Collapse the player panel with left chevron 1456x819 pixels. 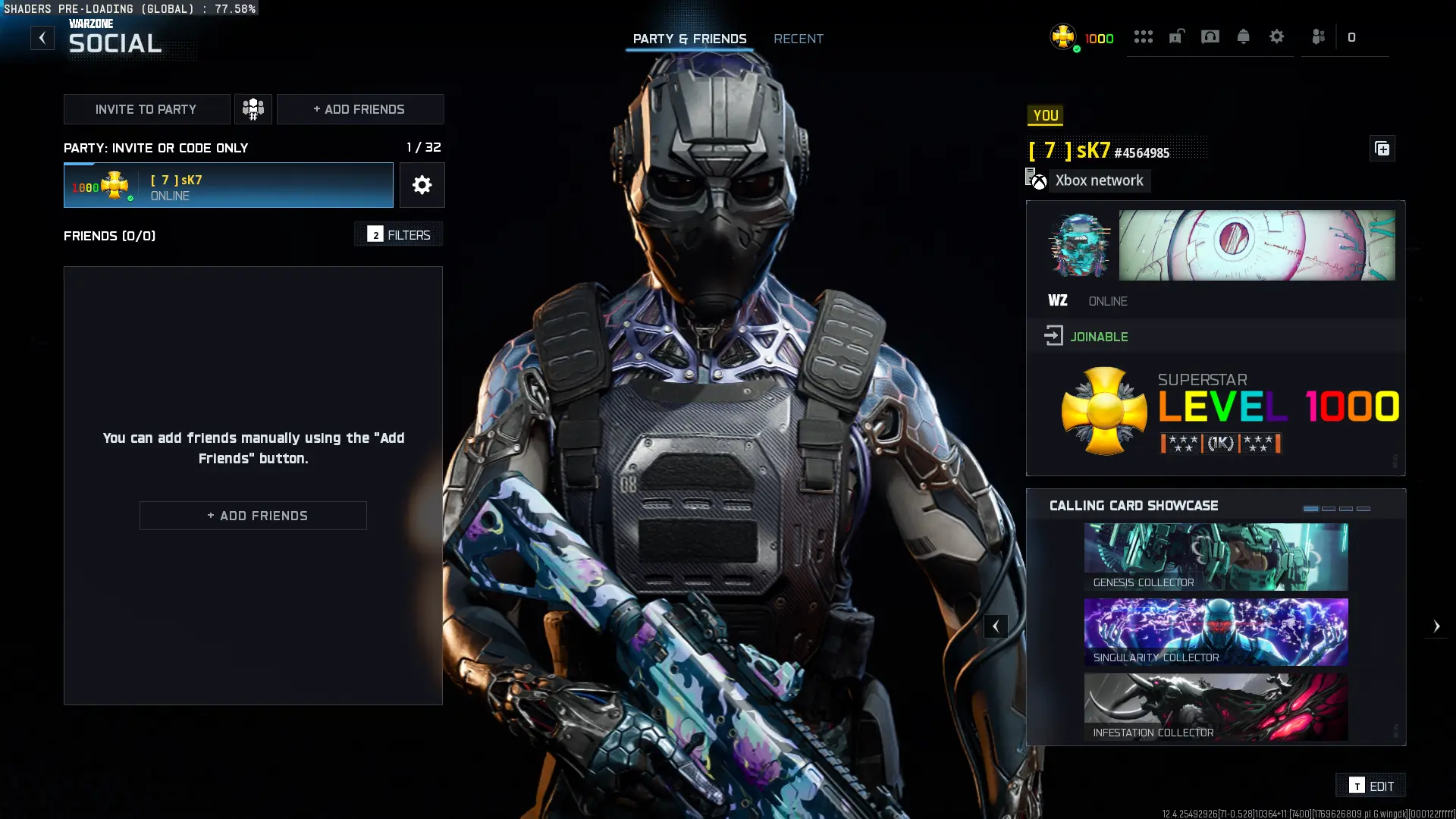coord(996,626)
